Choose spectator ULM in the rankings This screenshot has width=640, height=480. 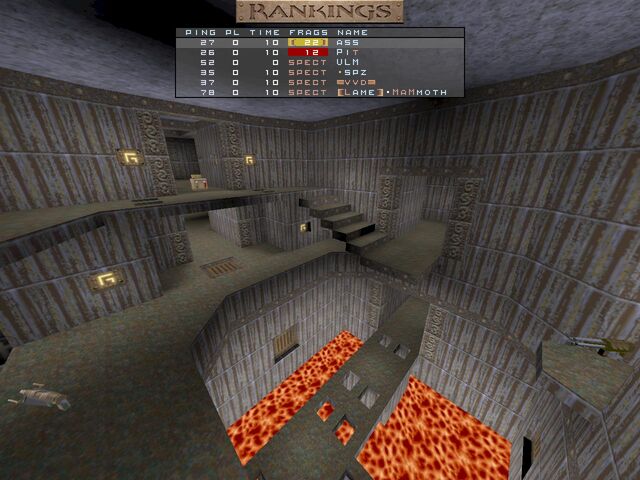coord(320,63)
